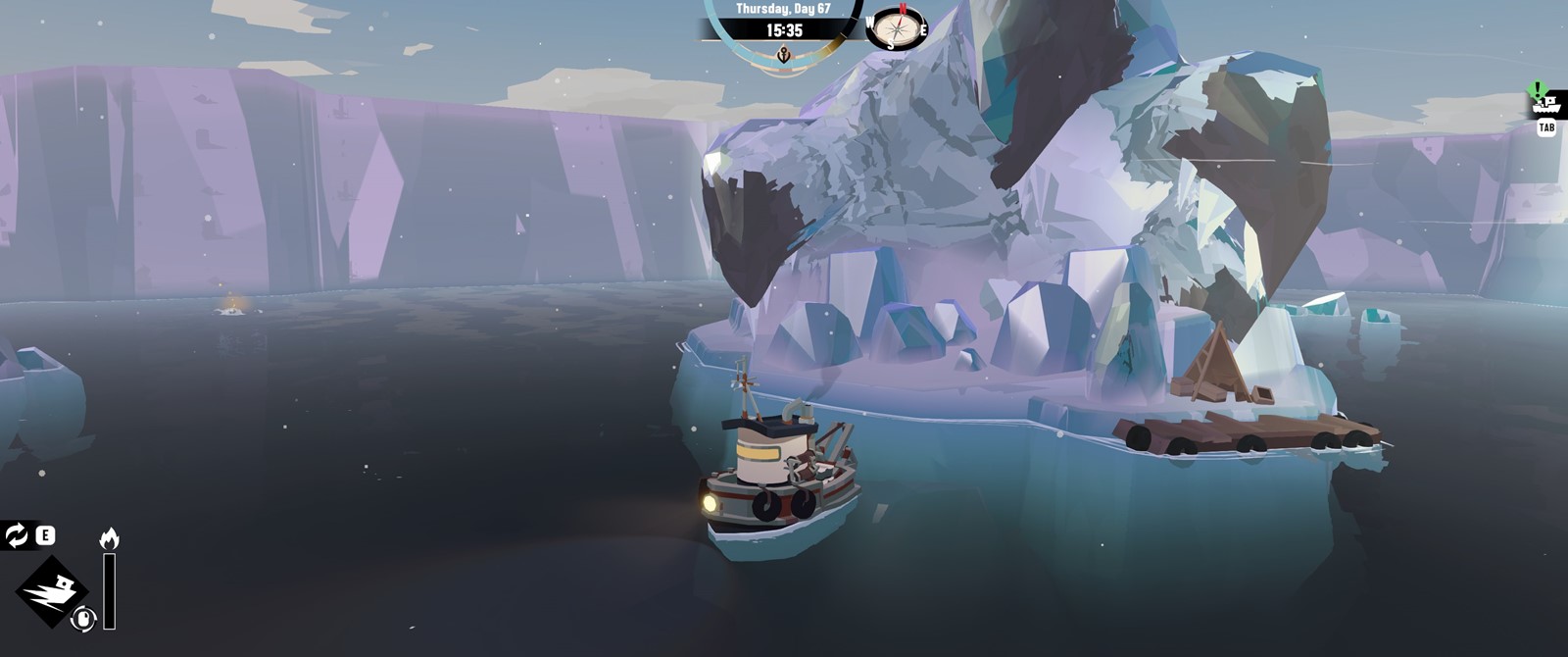
Task: Click the cycle-ability arrows icon
Action: 17,535
